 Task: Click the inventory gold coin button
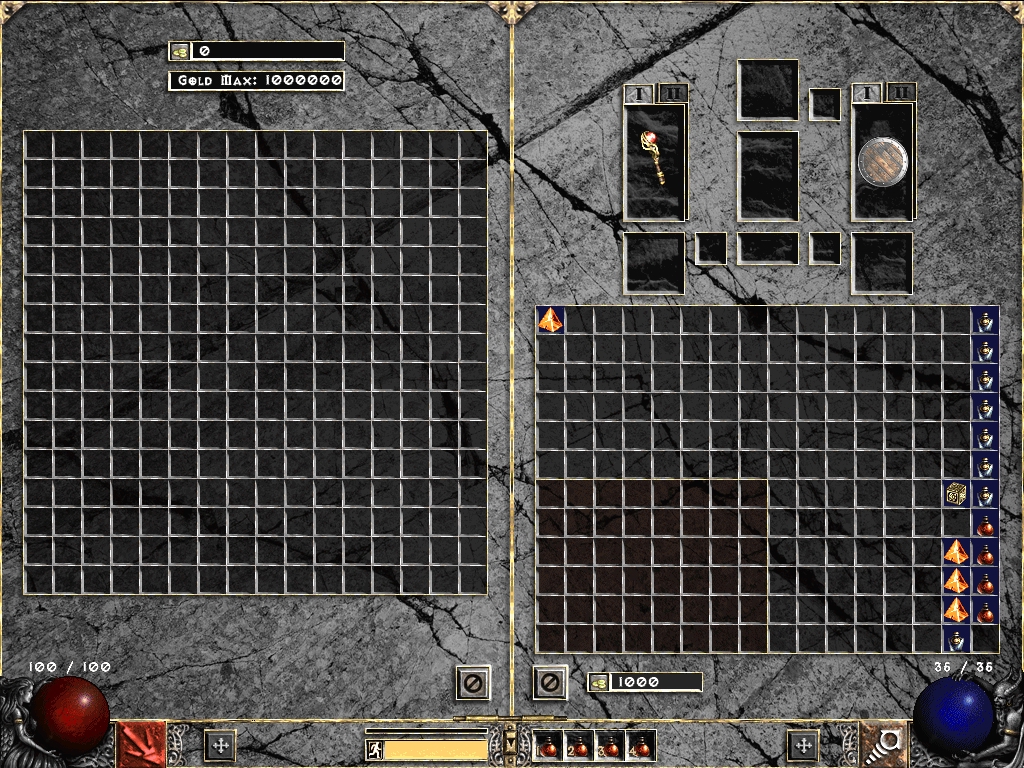coord(599,682)
